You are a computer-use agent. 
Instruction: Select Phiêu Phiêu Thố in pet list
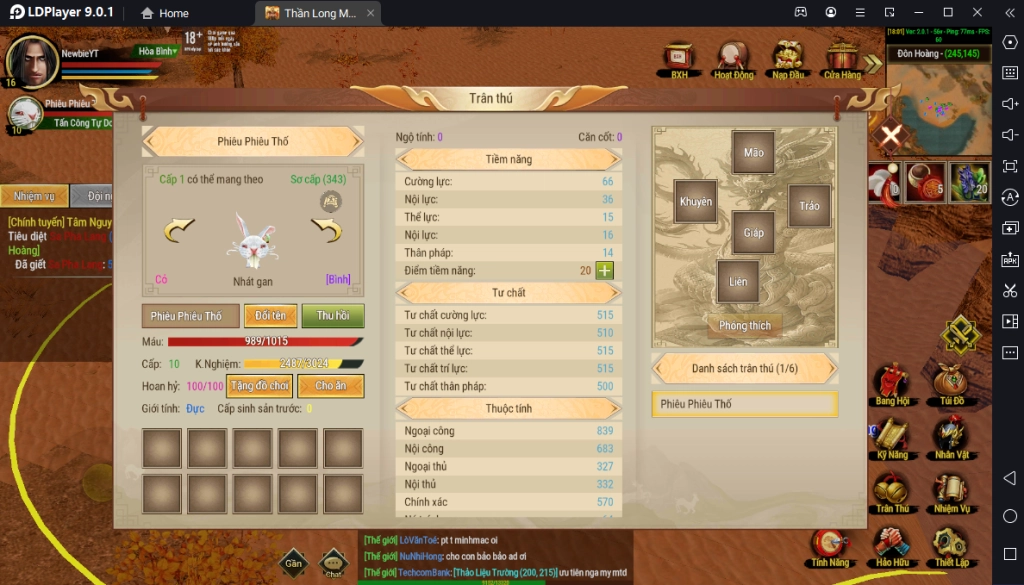tap(744, 404)
